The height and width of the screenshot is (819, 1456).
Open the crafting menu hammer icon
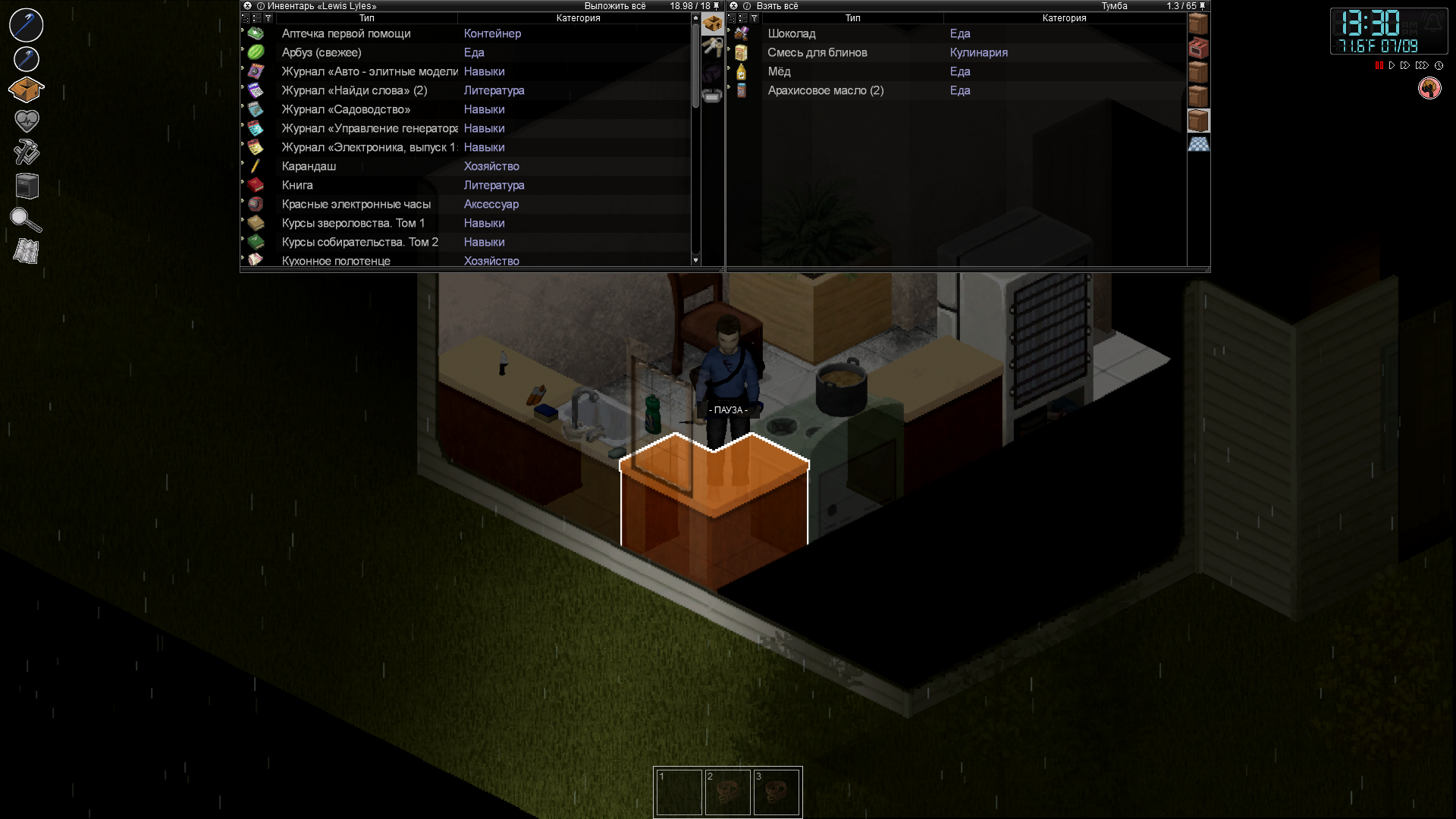(x=27, y=152)
